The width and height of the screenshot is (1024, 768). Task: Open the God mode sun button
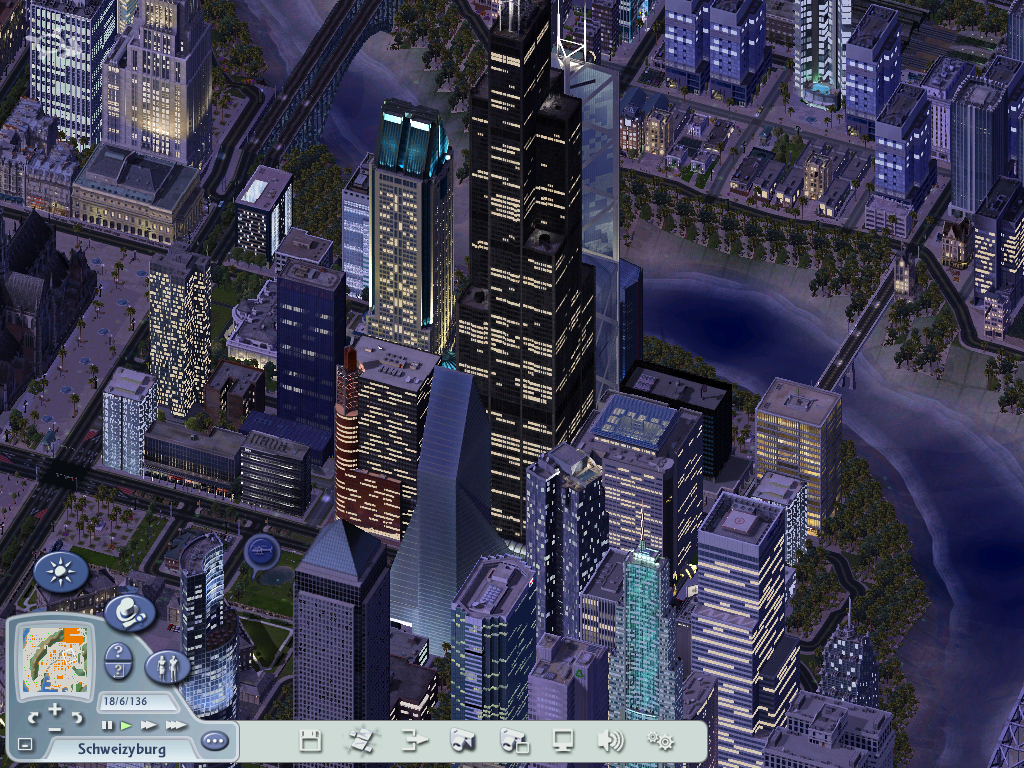pyautogui.click(x=60, y=572)
